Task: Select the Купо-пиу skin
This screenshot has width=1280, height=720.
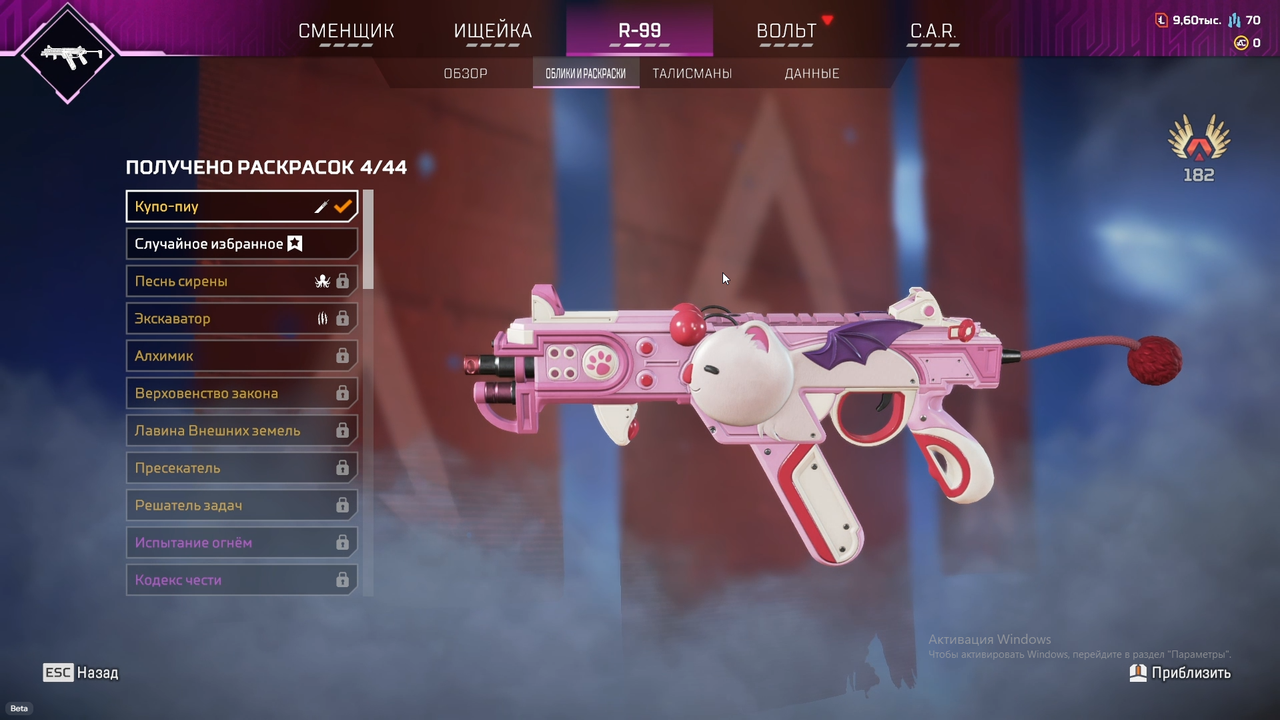Action: pyautogui.click(x=241, y=206)
